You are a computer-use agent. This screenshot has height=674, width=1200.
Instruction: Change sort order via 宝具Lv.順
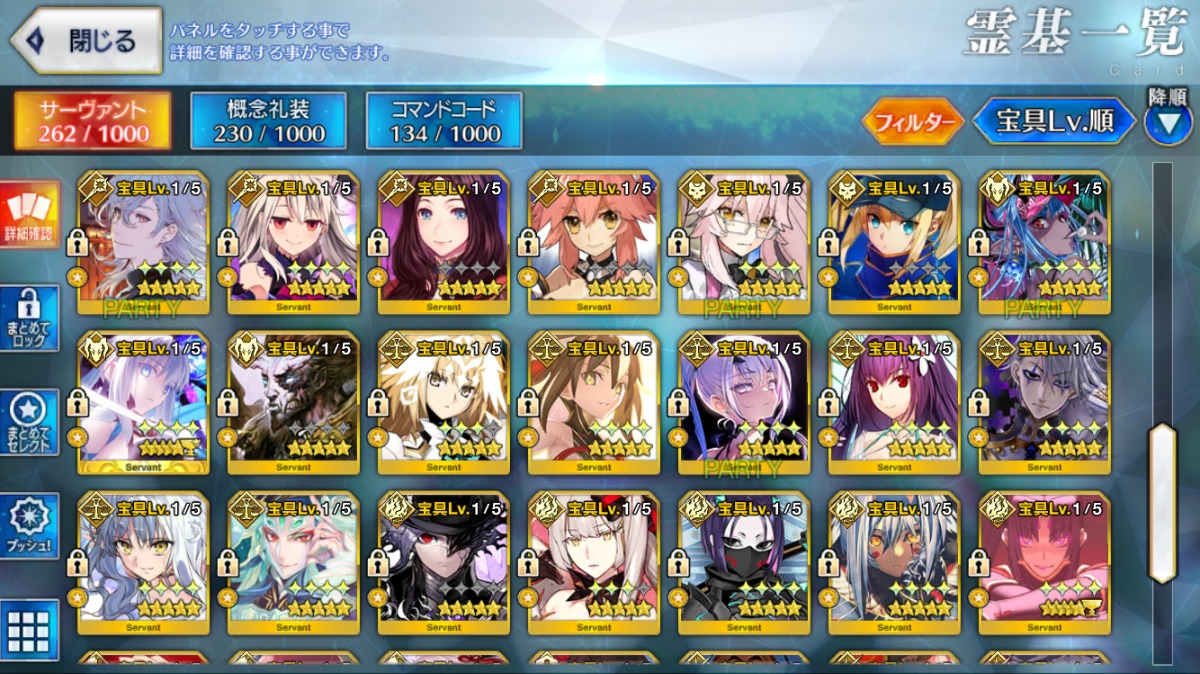(1055, 122)
